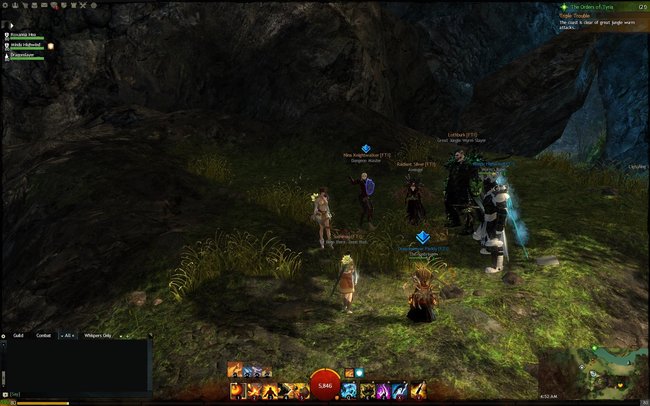The height and width of the screenshot is (406, 650).
Task: Select party member Rosanna Hex
Action: coord(25,34)
